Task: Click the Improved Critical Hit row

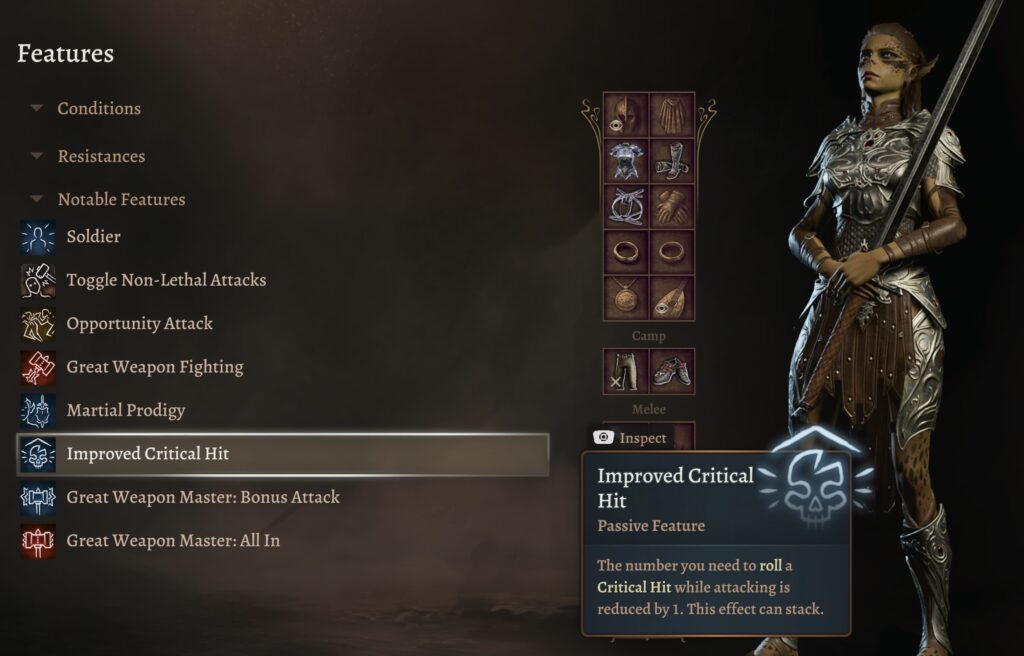Action: (283, 454)
